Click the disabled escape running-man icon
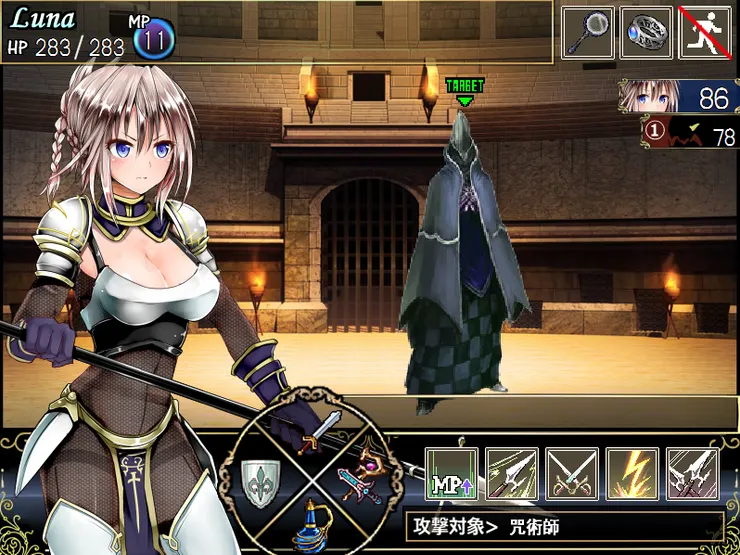Screen dimensions: 740x555 pyautogui.click(x=705, y=33)
